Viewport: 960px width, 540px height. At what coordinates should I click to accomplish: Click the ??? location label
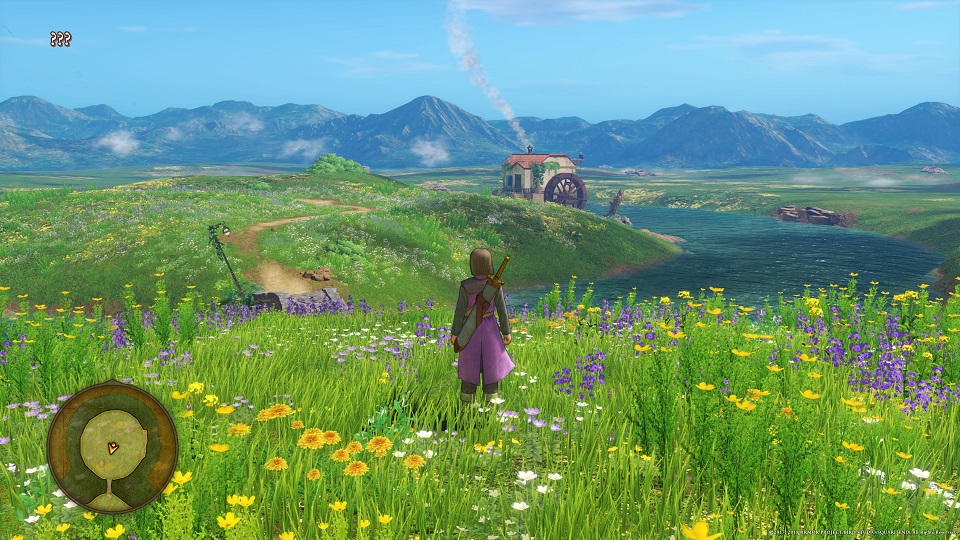point(60,39)
